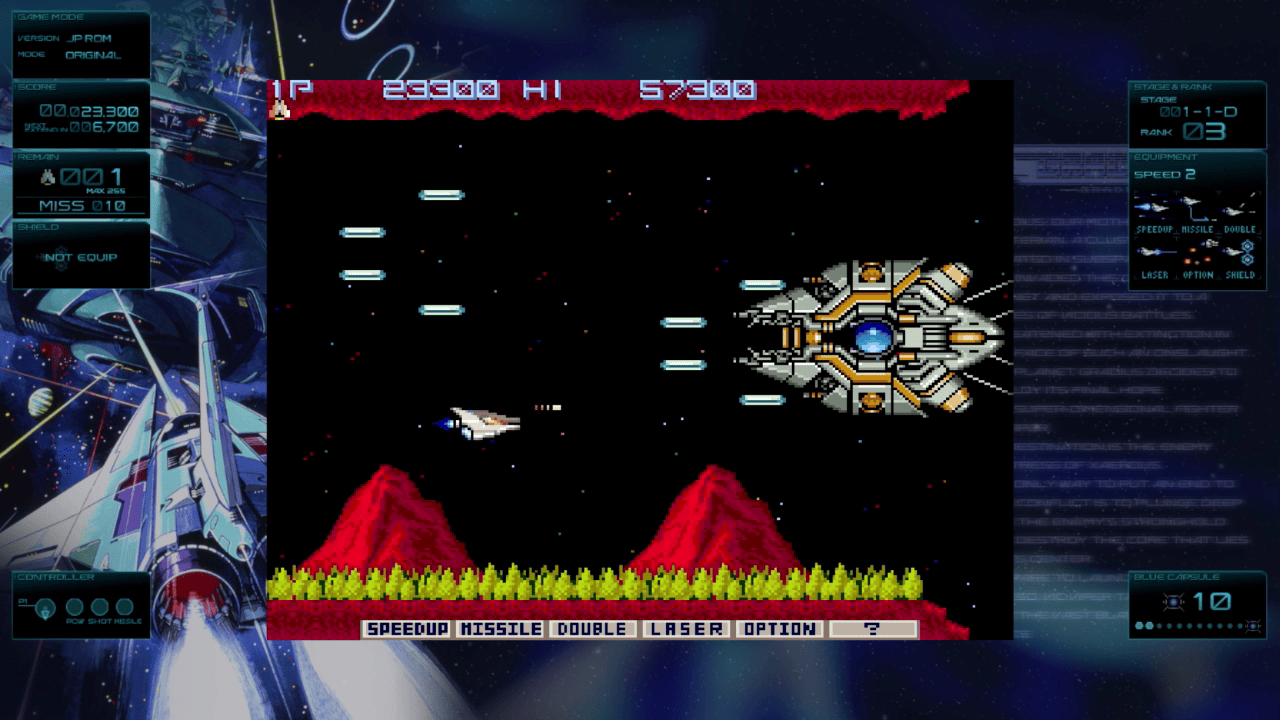
Task: Select the Speedup icon in Equipment panel
Action: tap(1153, 208)
